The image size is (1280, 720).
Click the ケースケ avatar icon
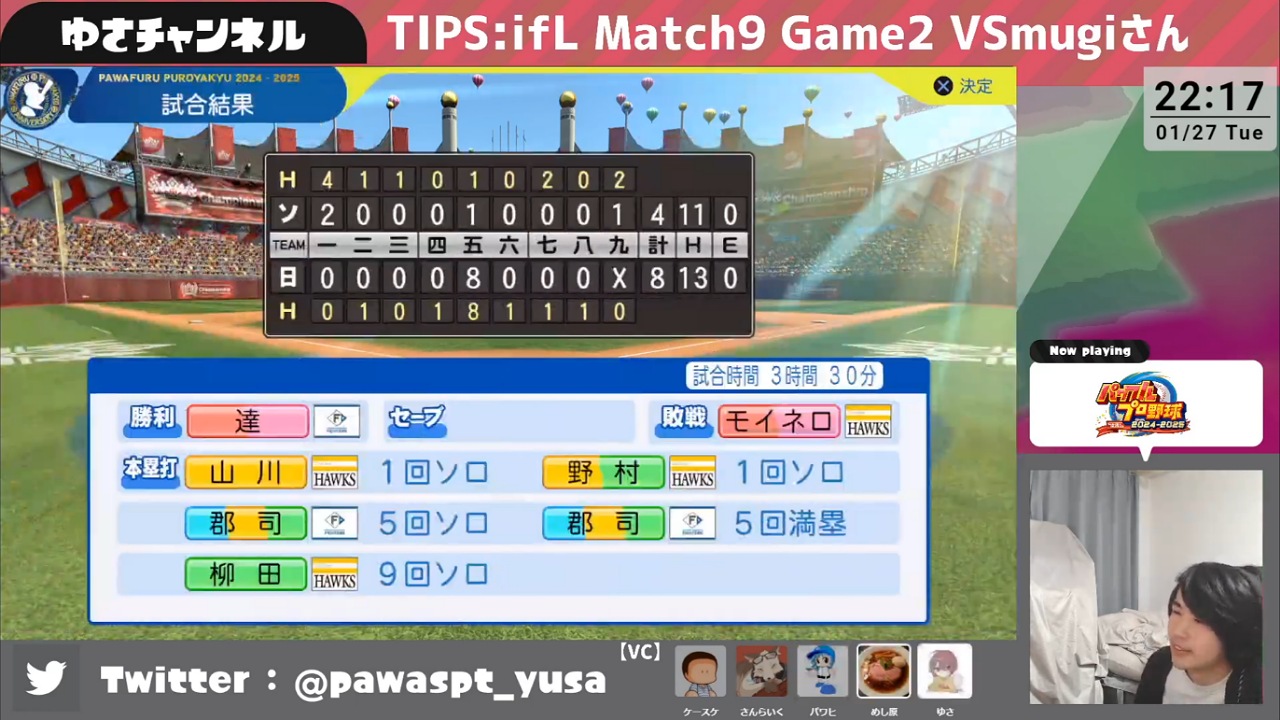(701, 670)
